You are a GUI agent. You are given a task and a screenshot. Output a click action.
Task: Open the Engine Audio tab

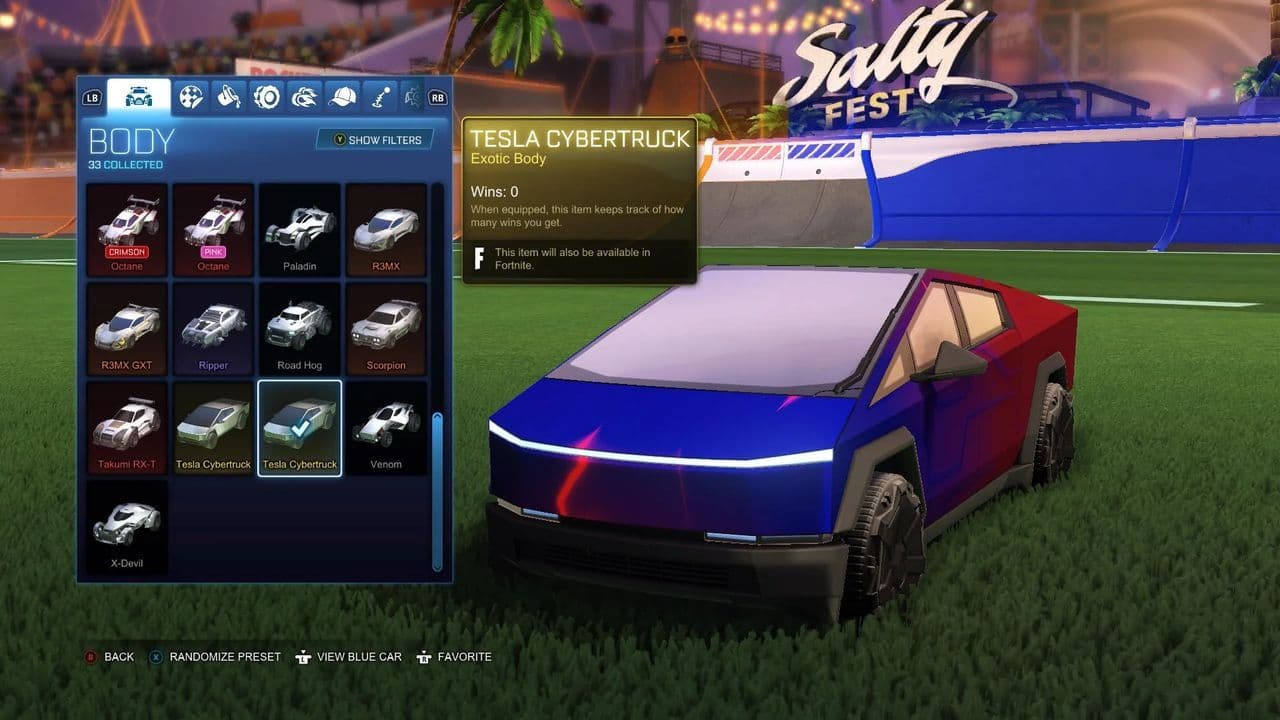[412, 96]
